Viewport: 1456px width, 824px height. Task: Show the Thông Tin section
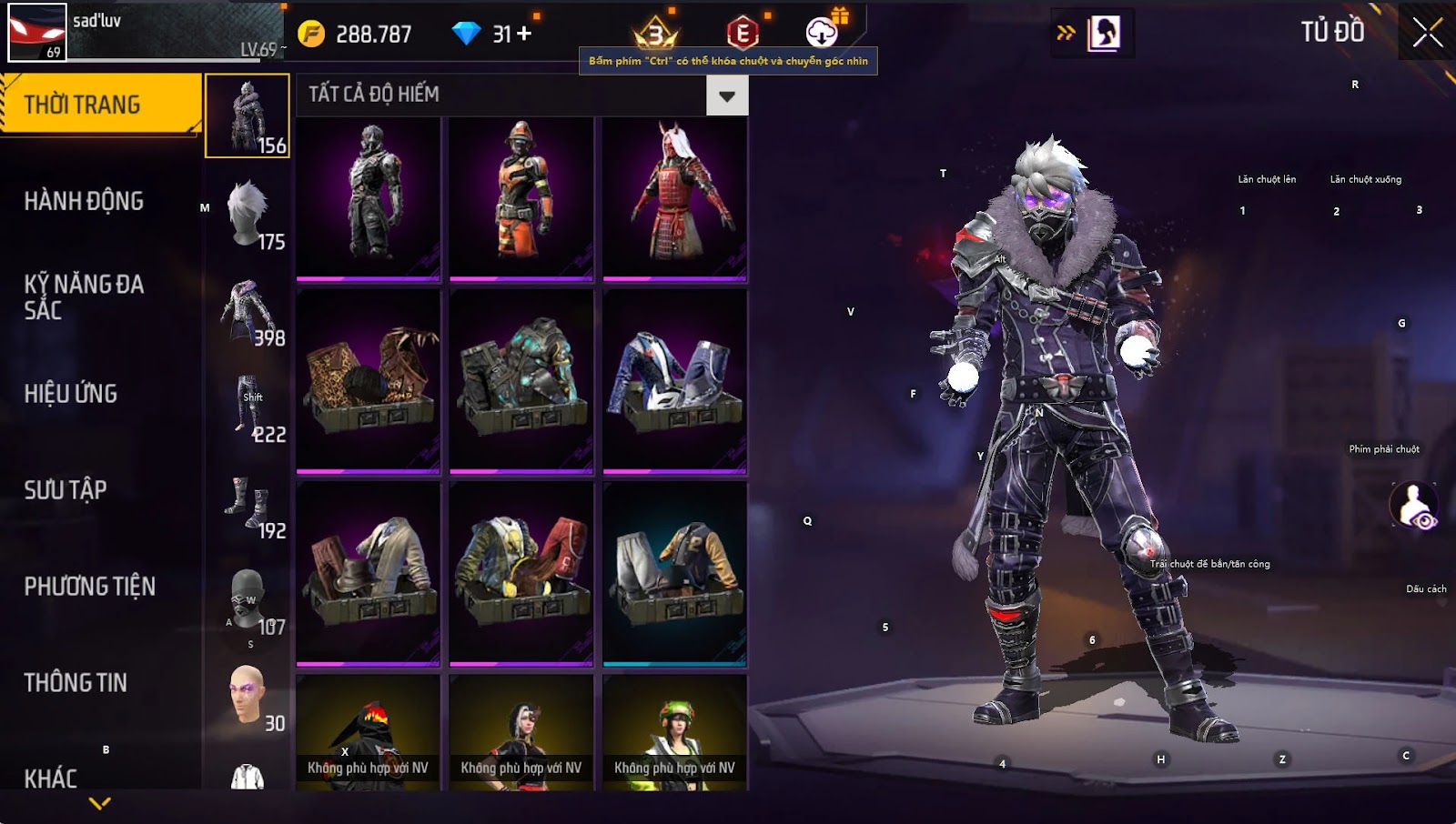tap(76, 683)
